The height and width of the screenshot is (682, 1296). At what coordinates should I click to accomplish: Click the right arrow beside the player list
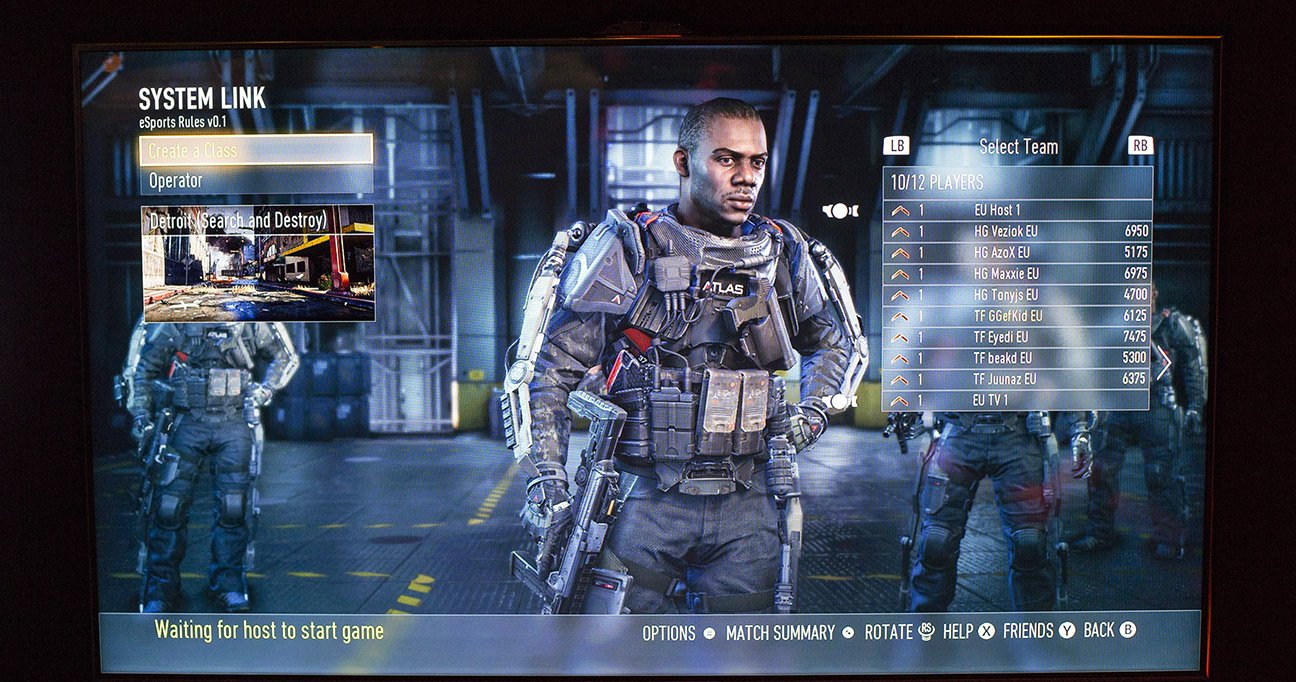[x=1163, y=362]
